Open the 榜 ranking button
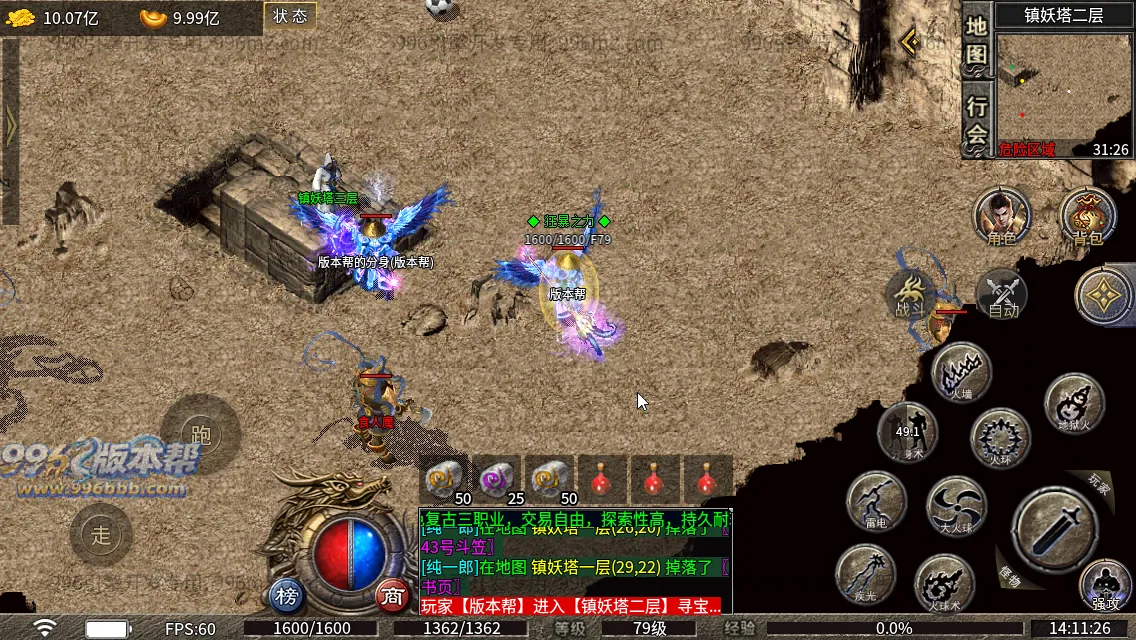The image size is (1136, 640). (287, 596)
